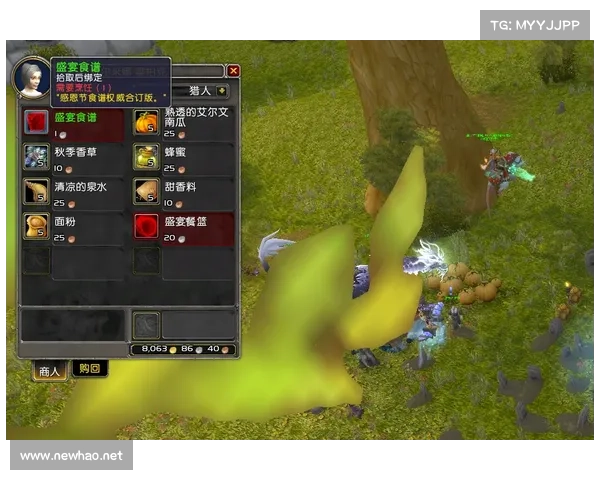Click the merchant NPC portrait
Viewport: 600px width, 480px height.
(x=31, y=77)
